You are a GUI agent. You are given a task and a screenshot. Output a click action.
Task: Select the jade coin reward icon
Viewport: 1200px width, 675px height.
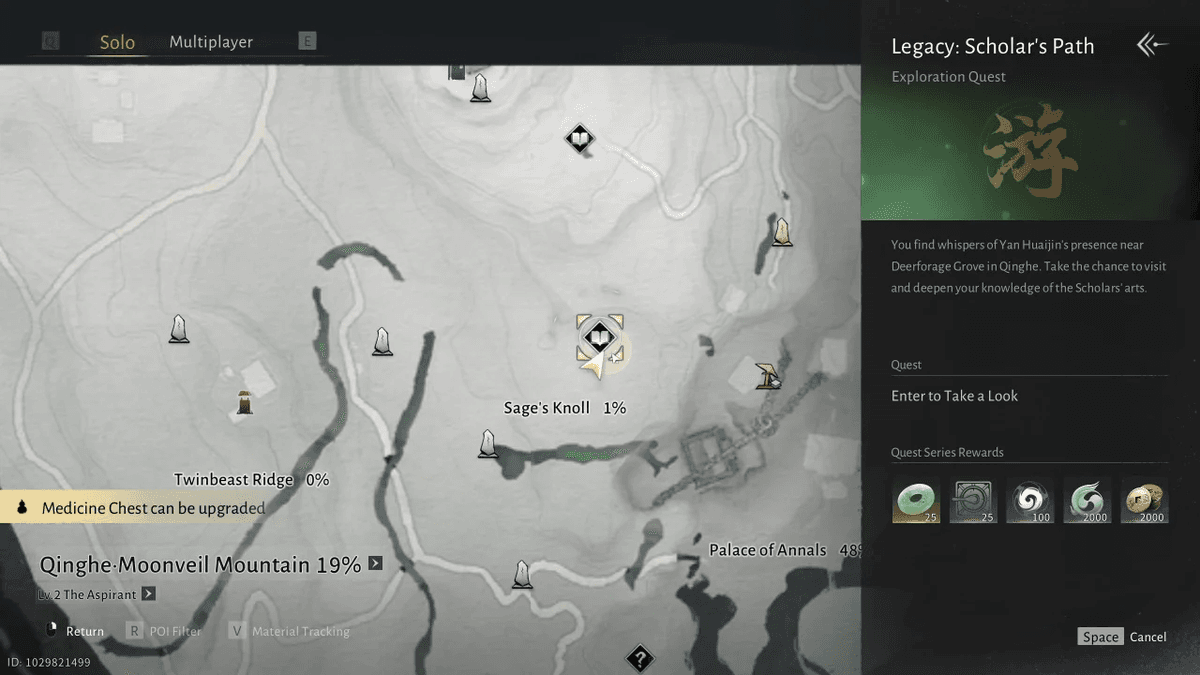pyautogui.click(x=916, y=501)
